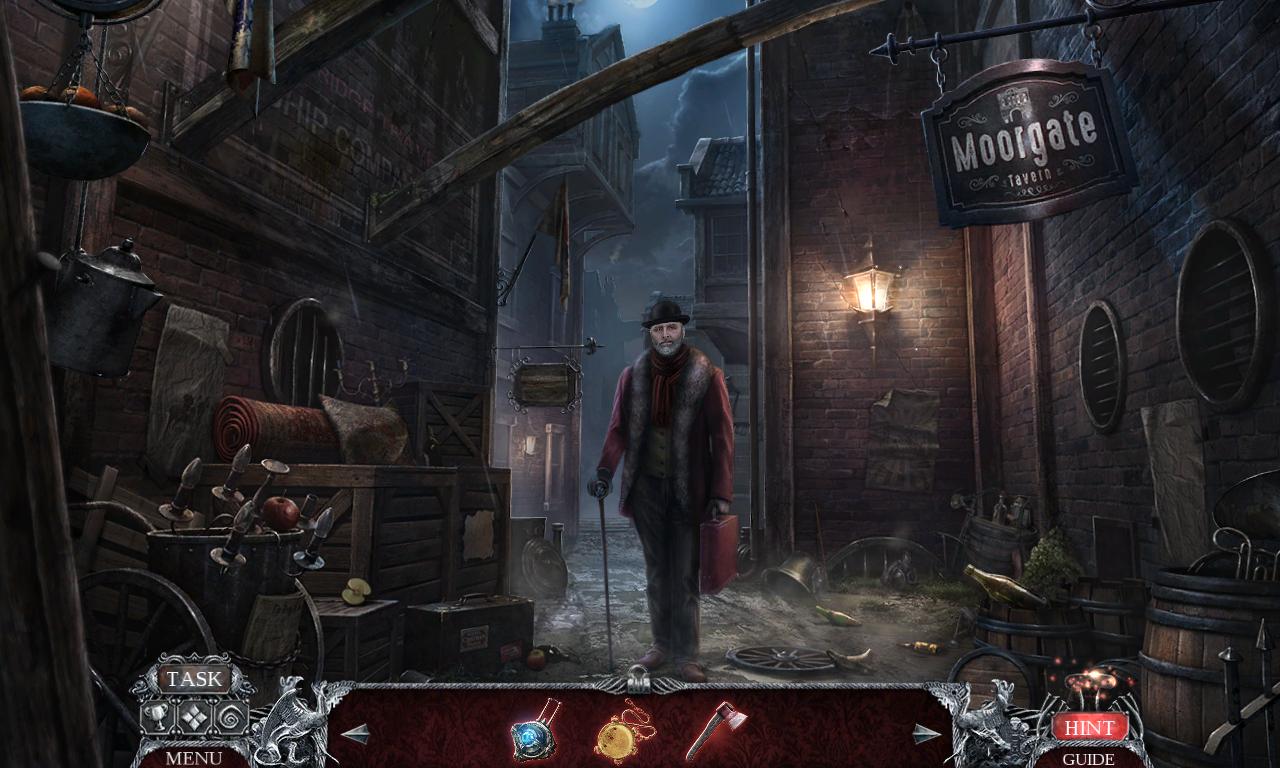Click the diamond collectibles icon below TASK
The height and width of the screenshot is (768, 1280).
coord(192,715)
